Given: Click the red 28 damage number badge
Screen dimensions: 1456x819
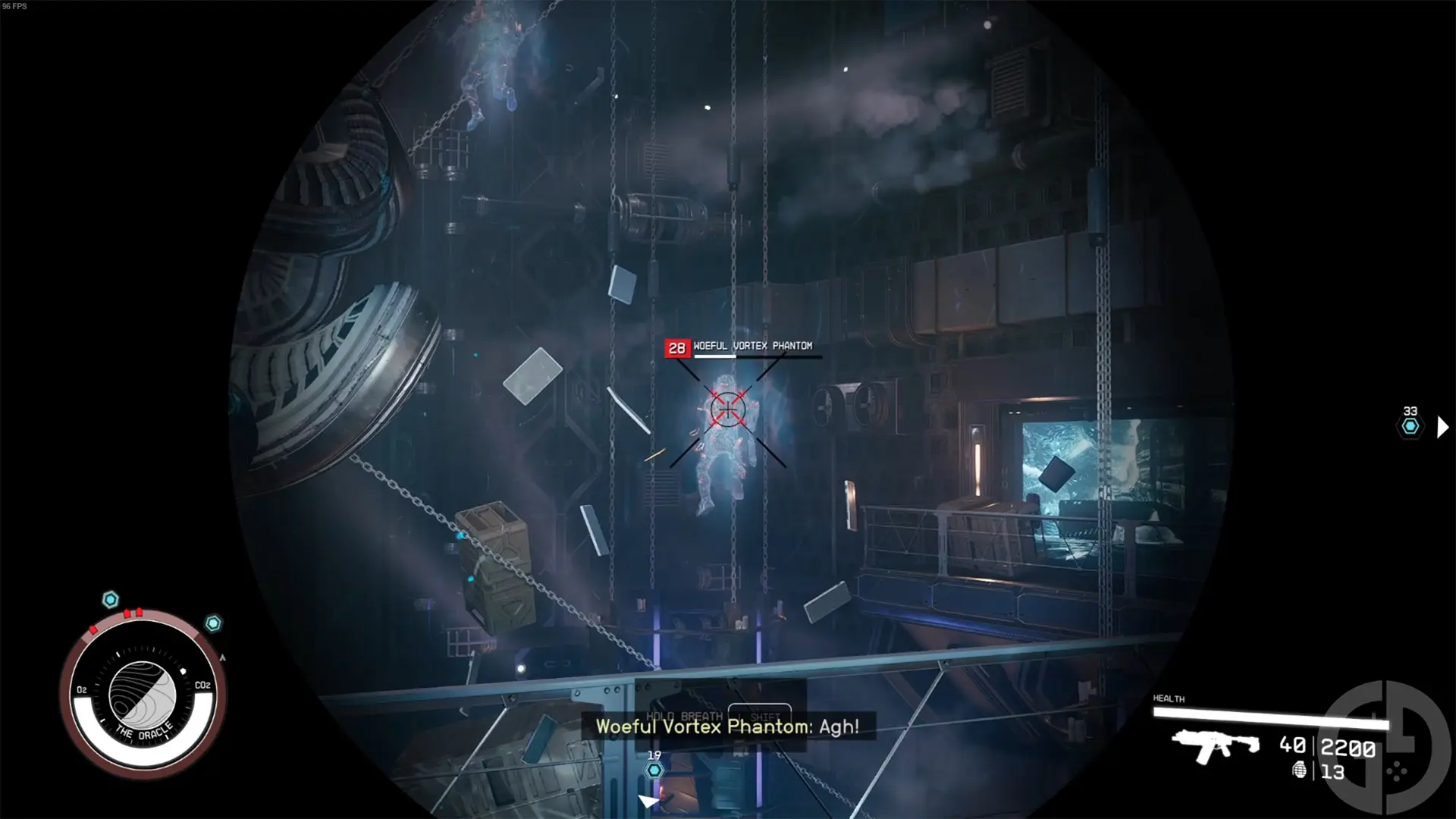Looking at the screenshot, I should point(677,347).
